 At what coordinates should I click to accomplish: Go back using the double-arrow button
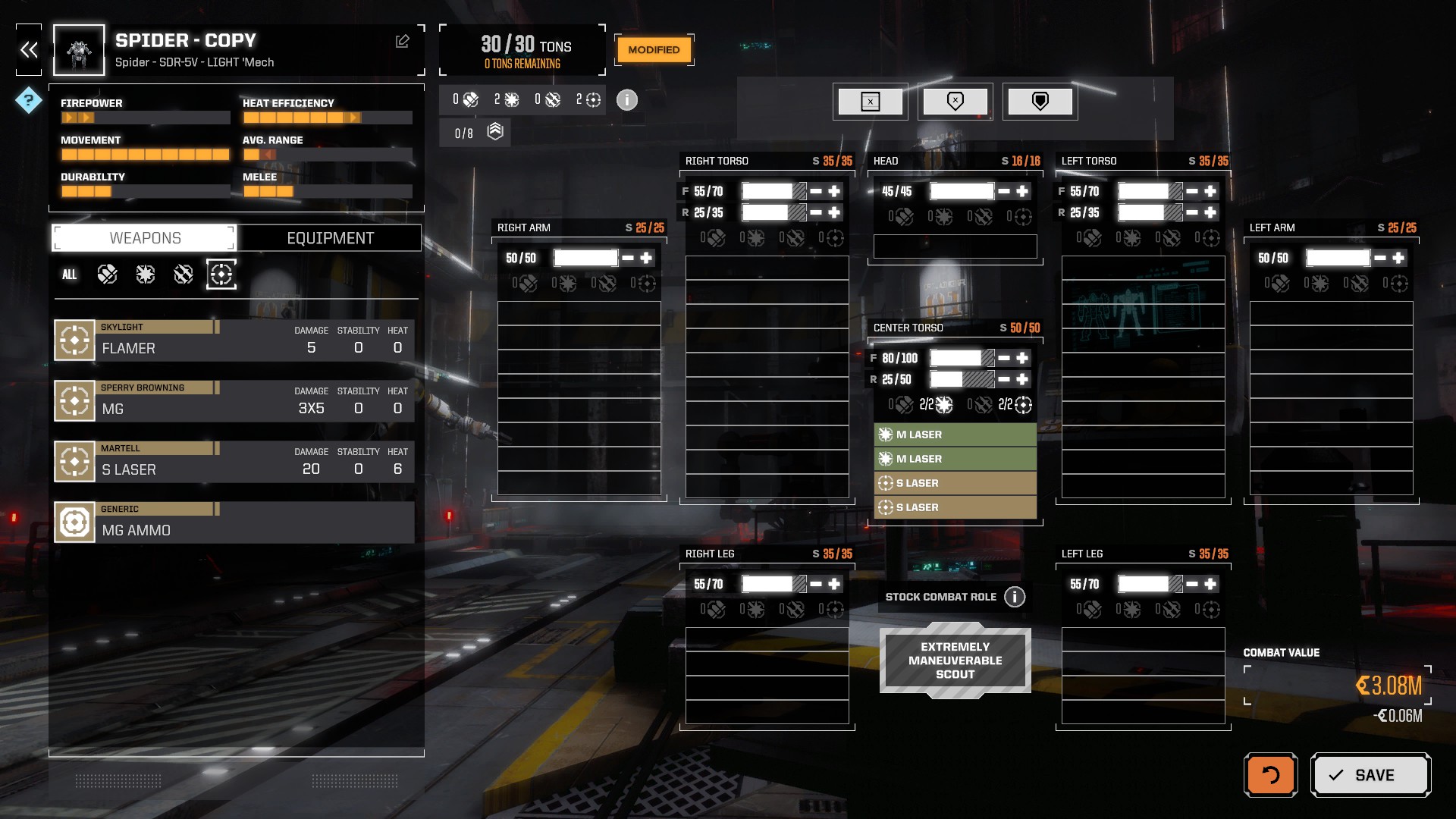[x=29, y=50]
